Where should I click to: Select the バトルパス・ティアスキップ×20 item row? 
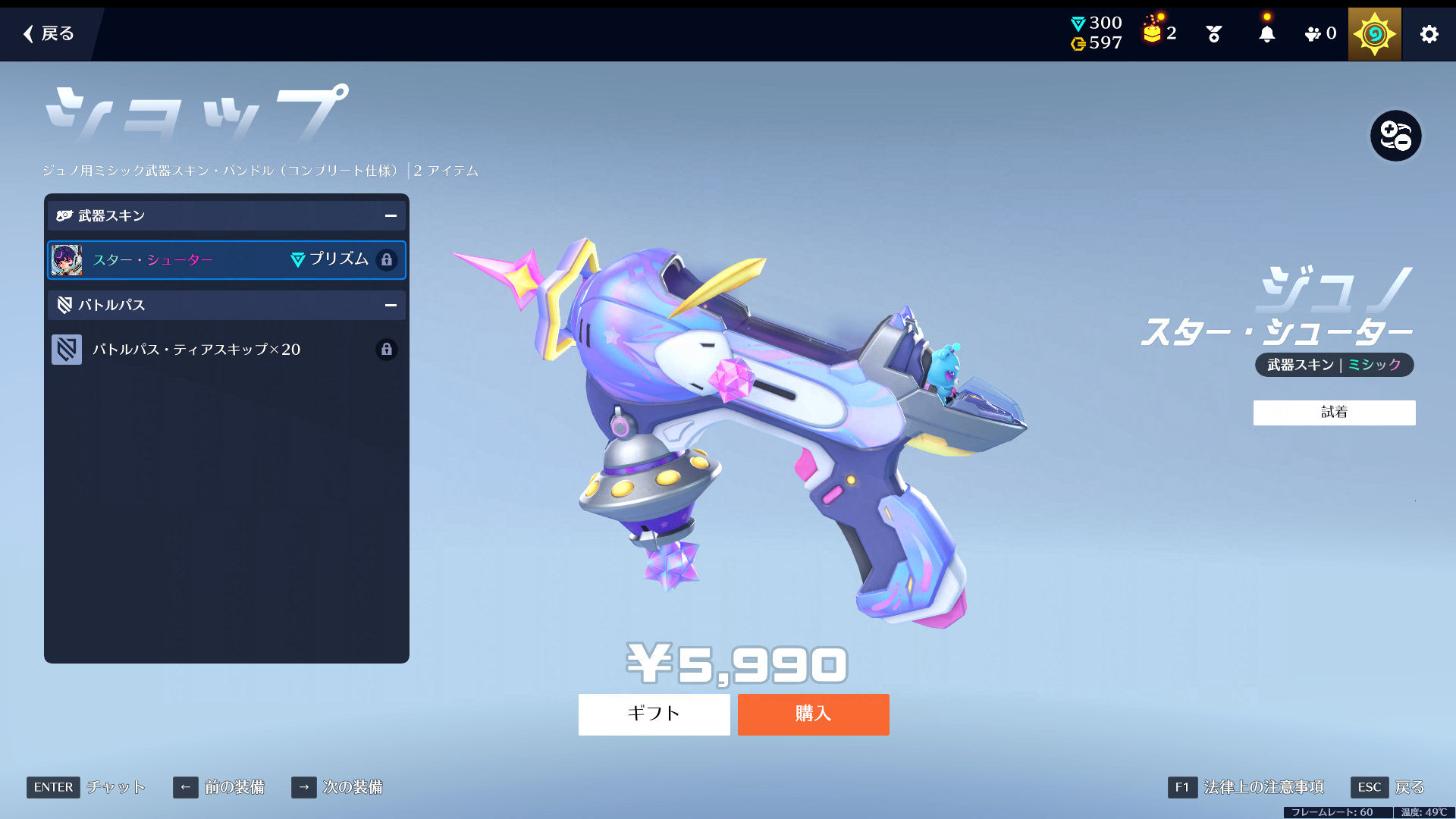[x=226, y=350]
